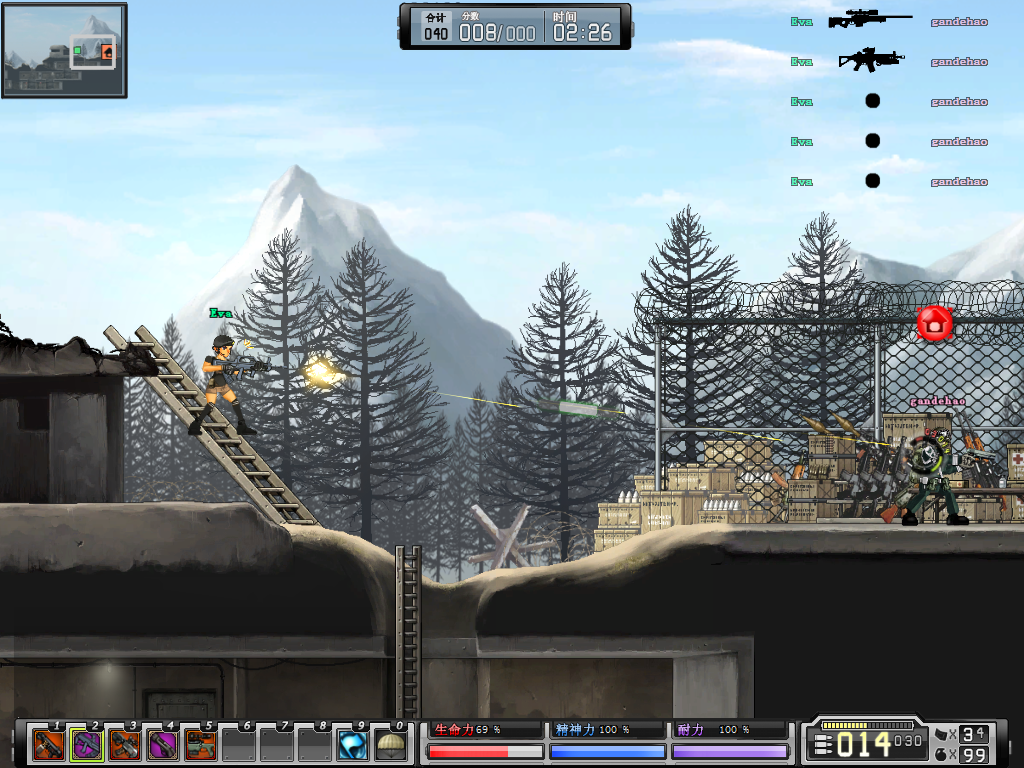The image size is (1024, 768).
Task: Select the orange rifle in slot 1
Action: point(48,745)
